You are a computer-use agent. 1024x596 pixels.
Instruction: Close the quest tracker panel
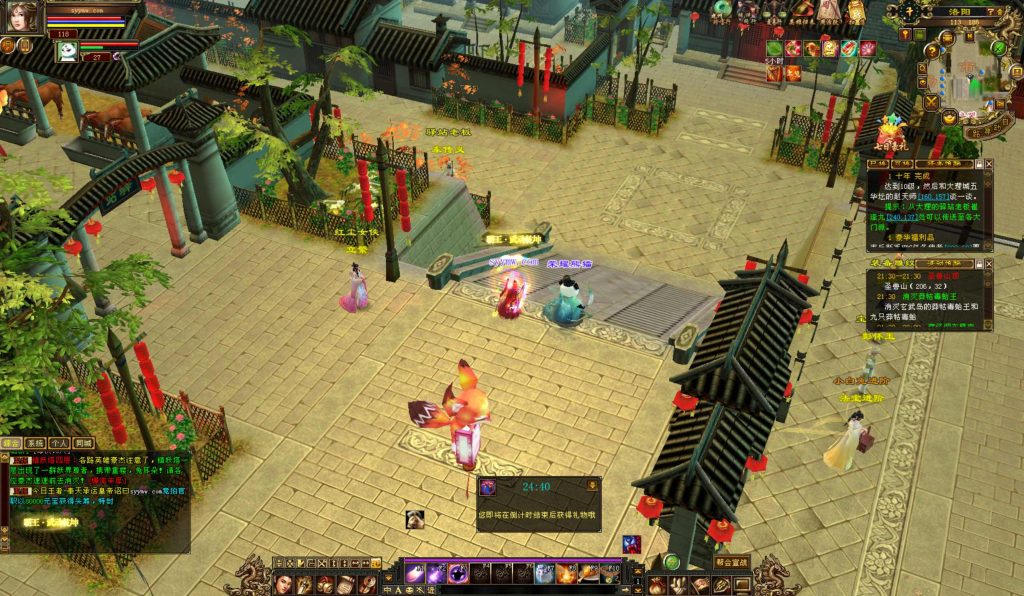click(989, 163)
